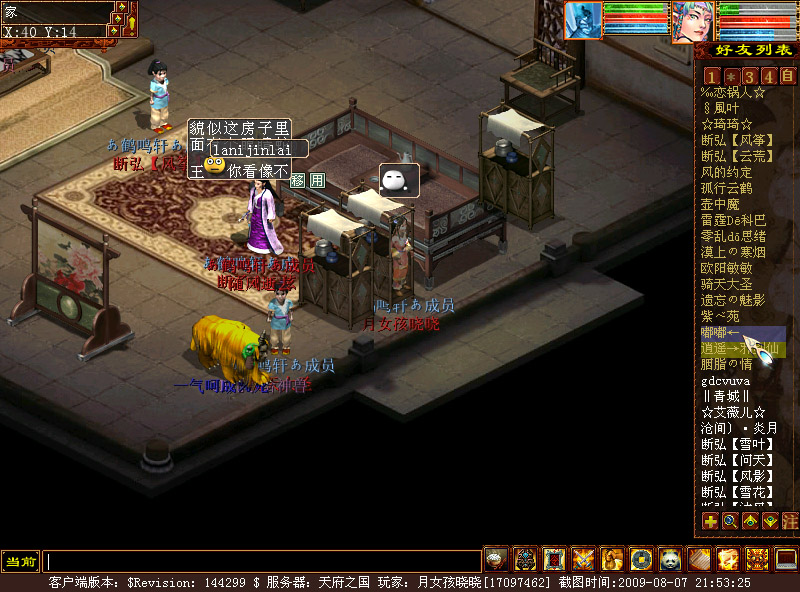This screenshot has width=800, height=592.
Task: Open friend group tab 4
Action: click(768, 76)
